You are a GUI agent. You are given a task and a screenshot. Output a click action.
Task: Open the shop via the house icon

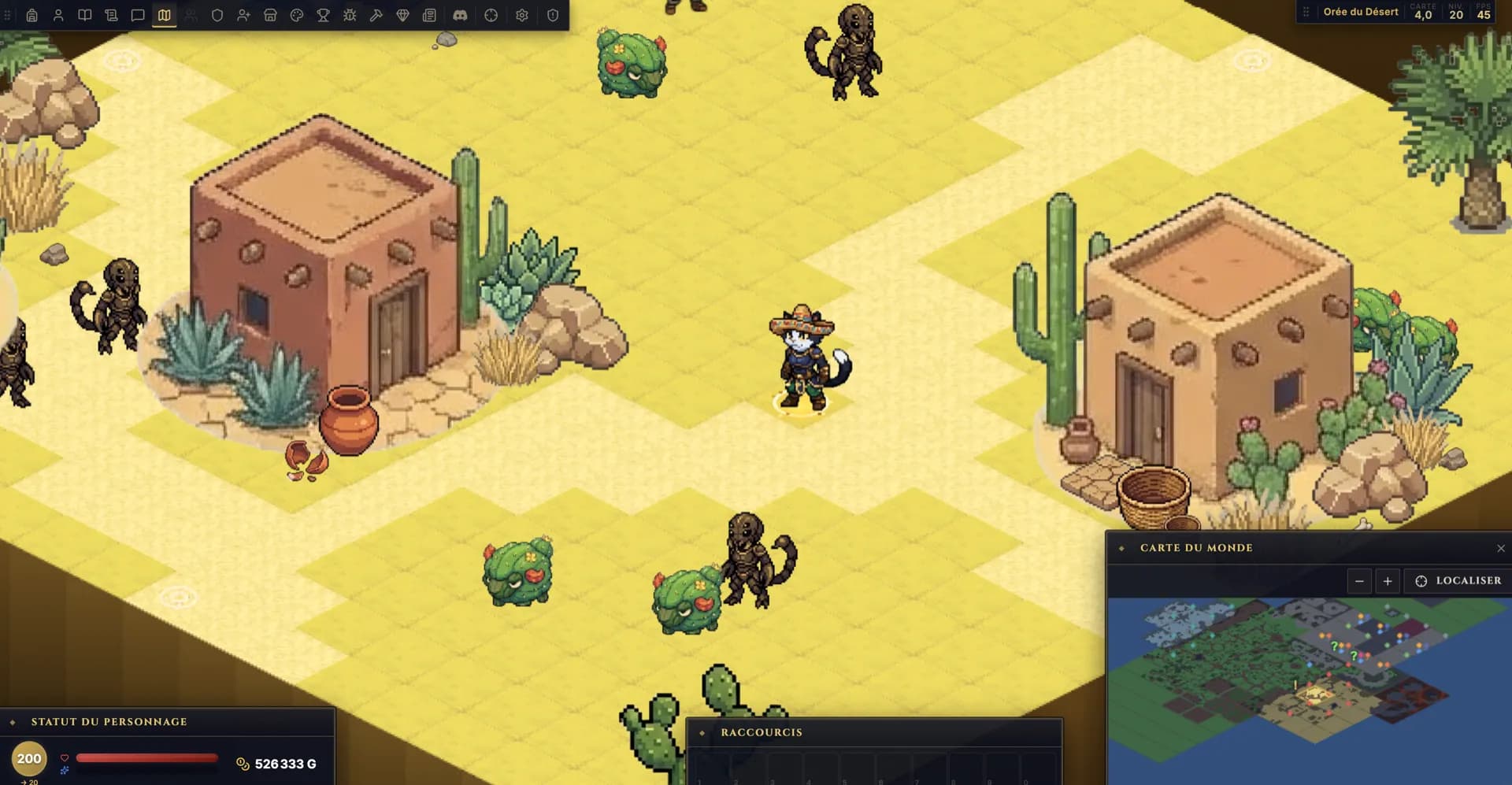[271, 15]
